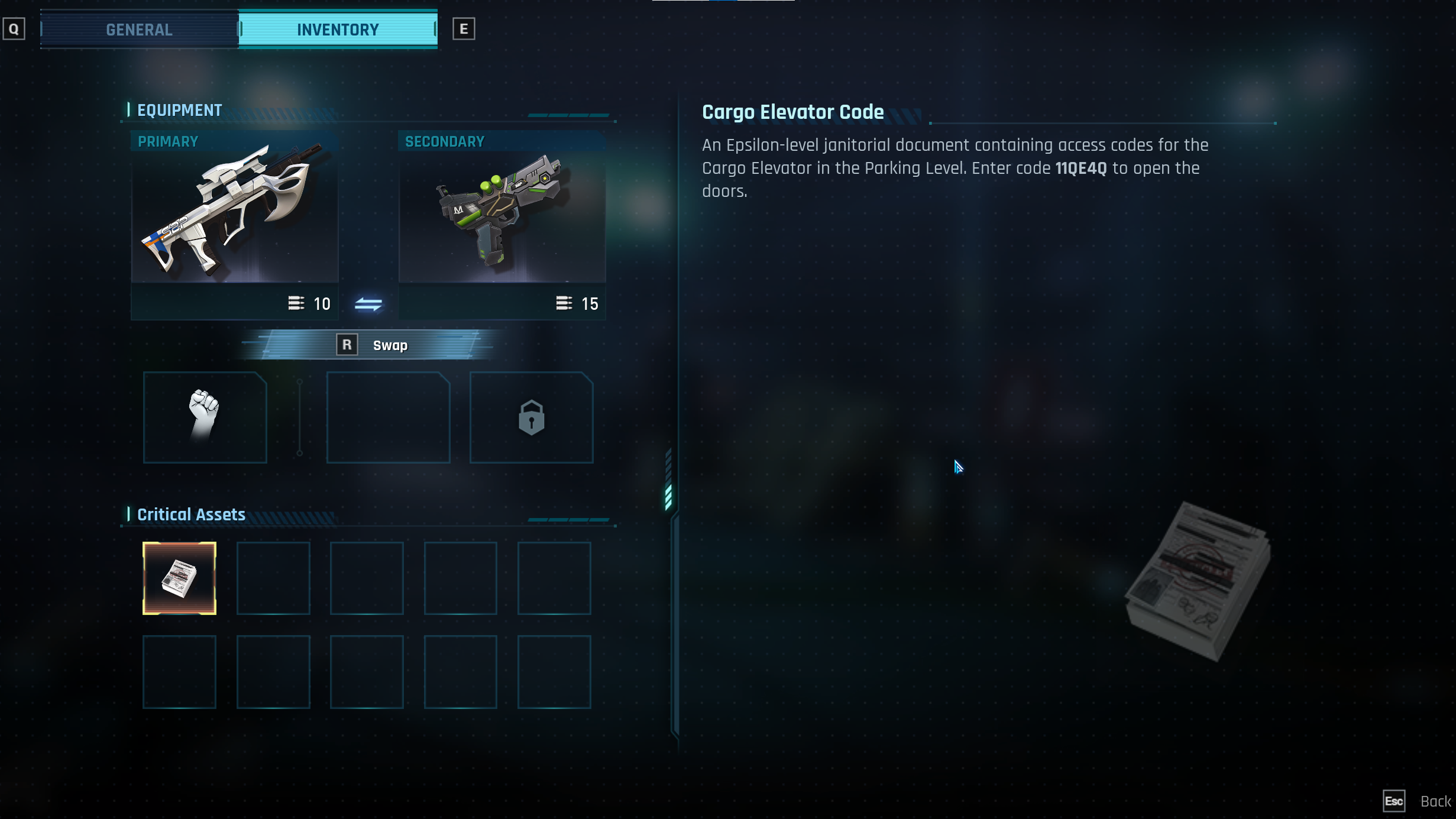Switch to the General tab

click(139, 30)
